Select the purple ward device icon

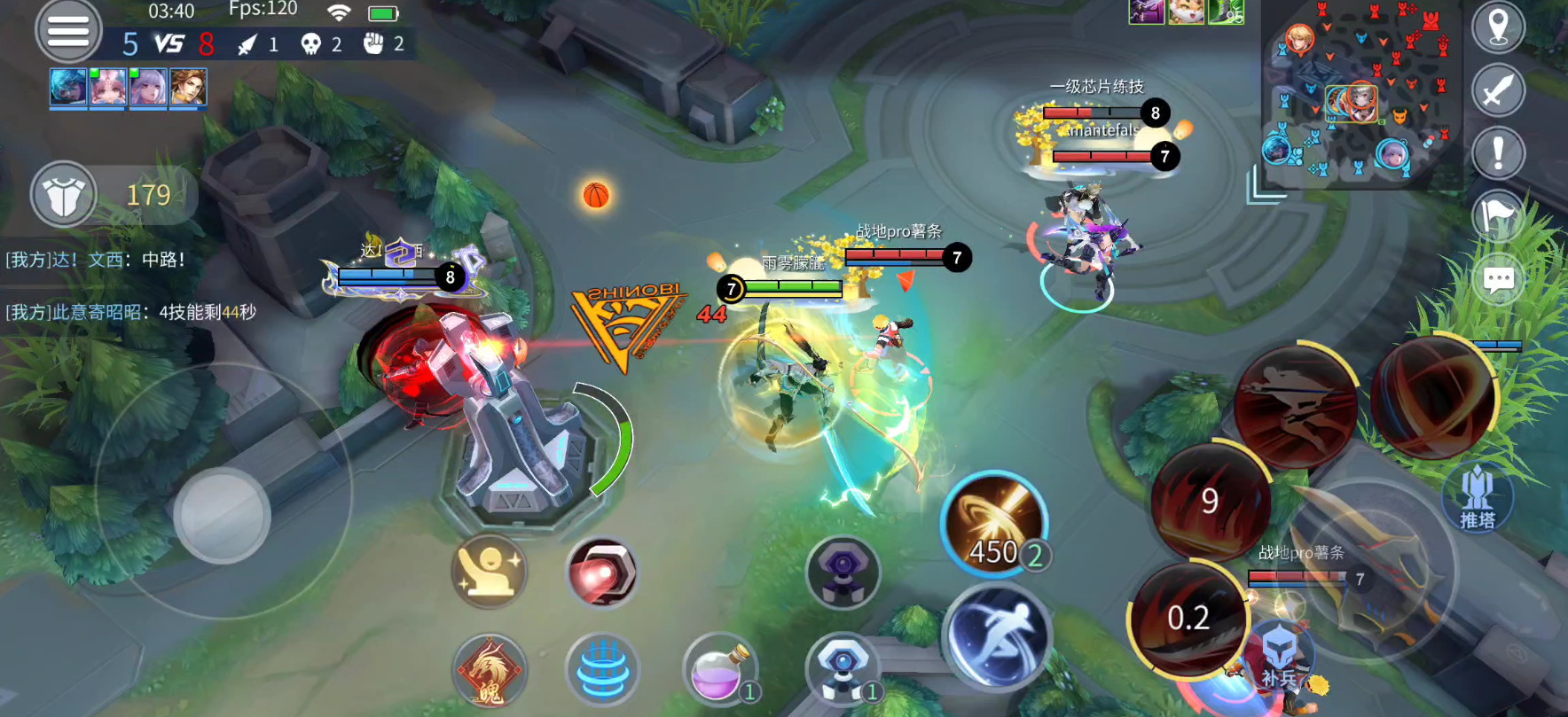click(843, 572)
